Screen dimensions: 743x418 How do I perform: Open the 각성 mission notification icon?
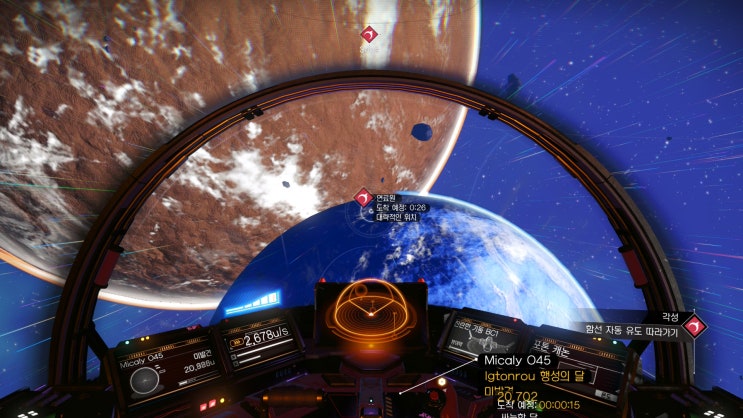tap(692, 324)
